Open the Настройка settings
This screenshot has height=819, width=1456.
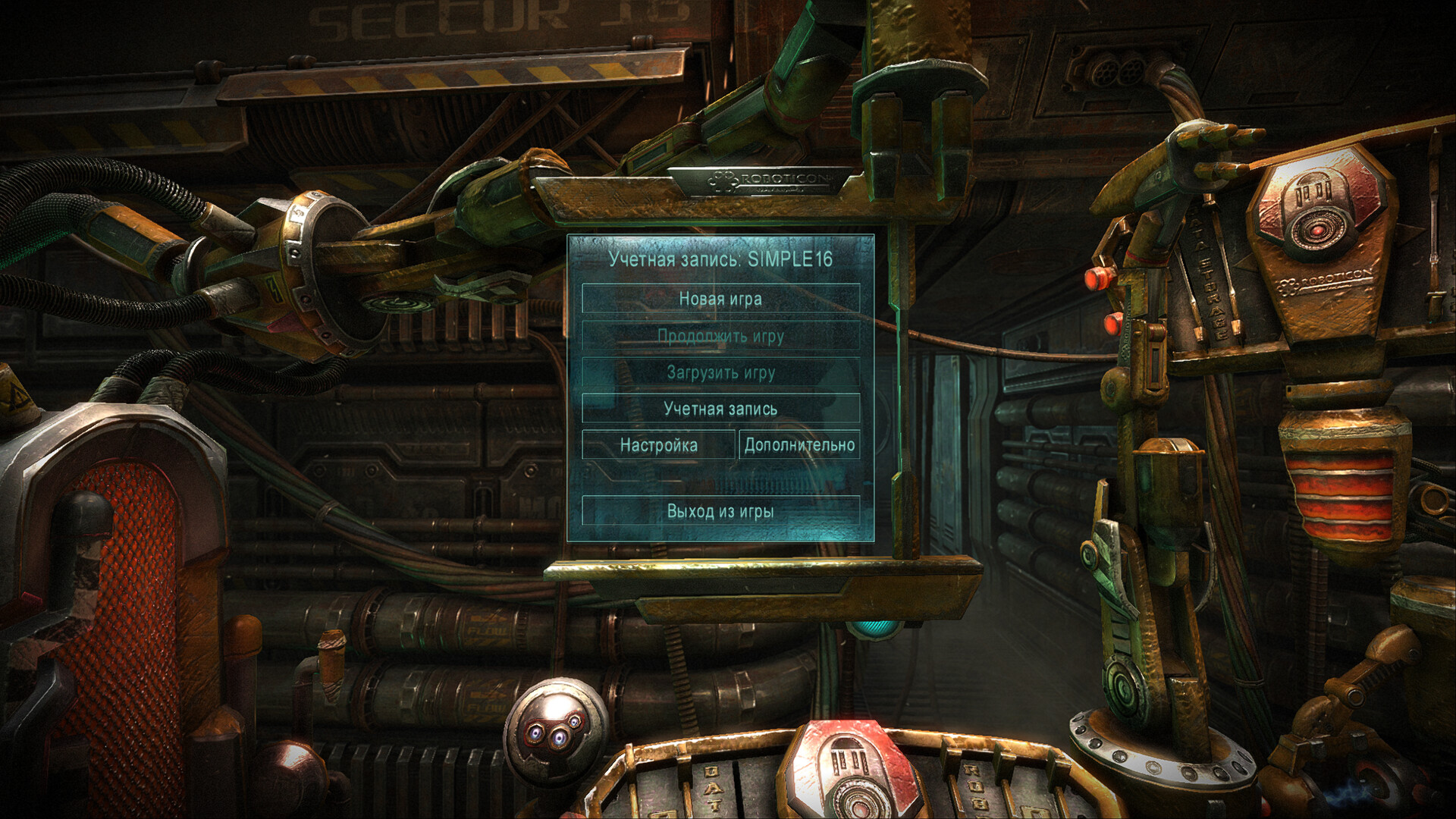click(x=658, y=445)
